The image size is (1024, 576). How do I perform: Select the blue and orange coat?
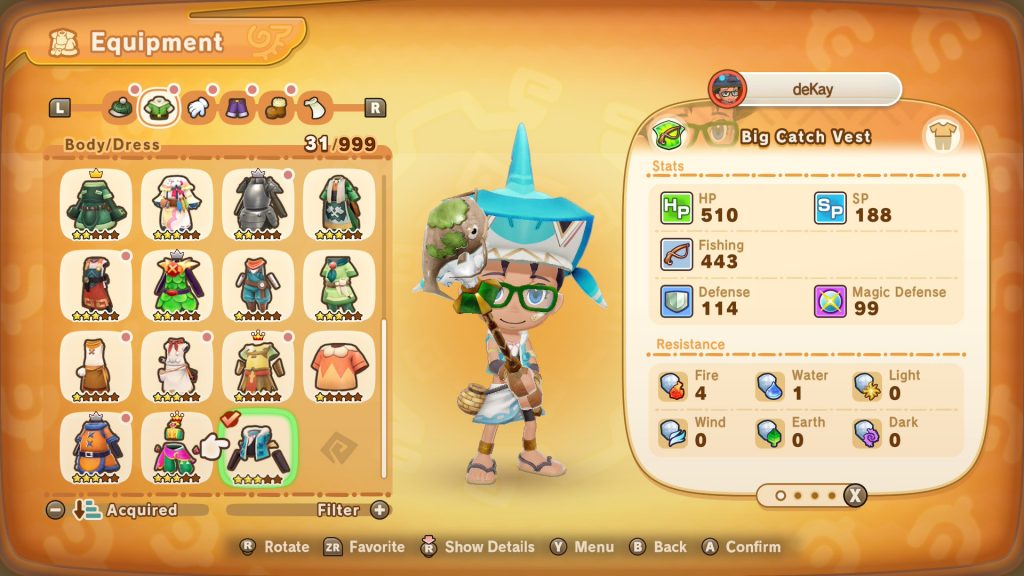96,446
